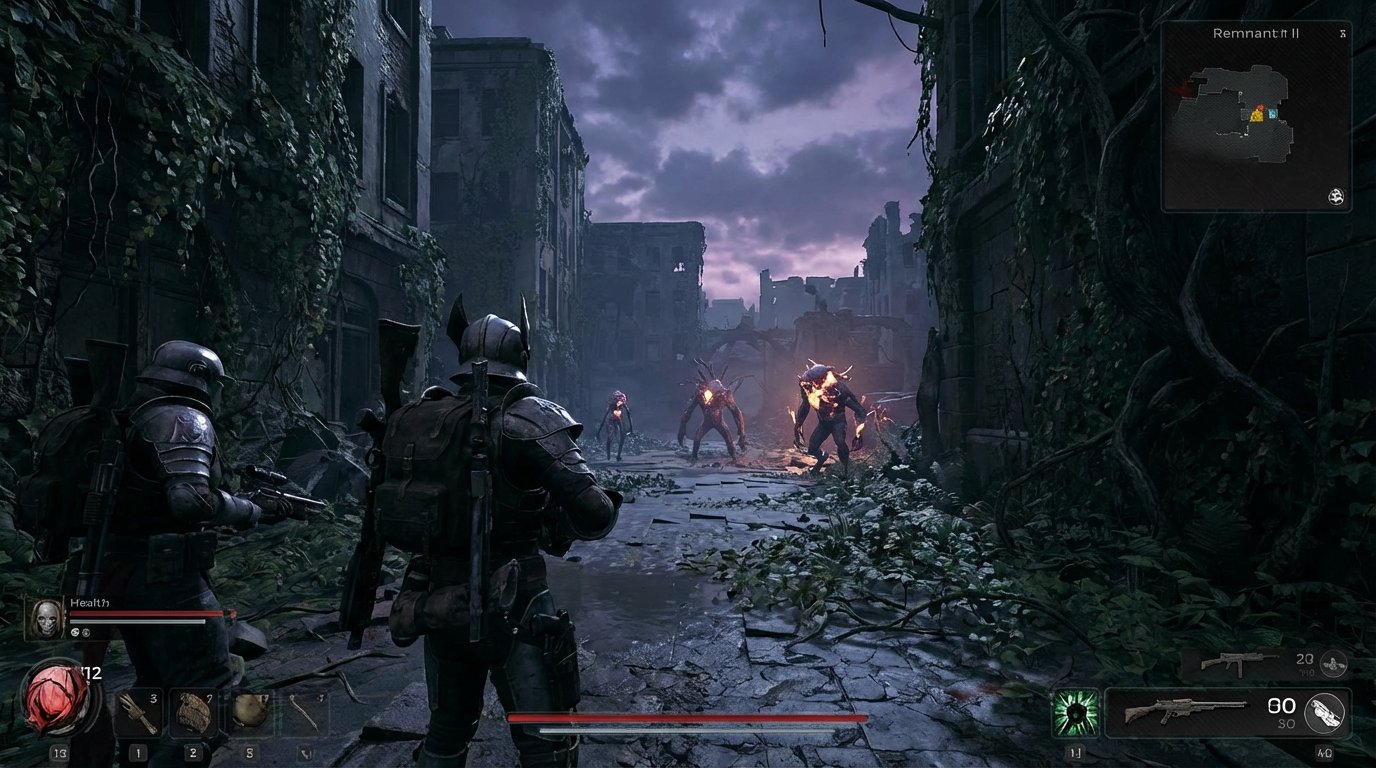The image size is (1376, 768).
Task: Toggle the first buff icon under the health bar
Action: 74,632
